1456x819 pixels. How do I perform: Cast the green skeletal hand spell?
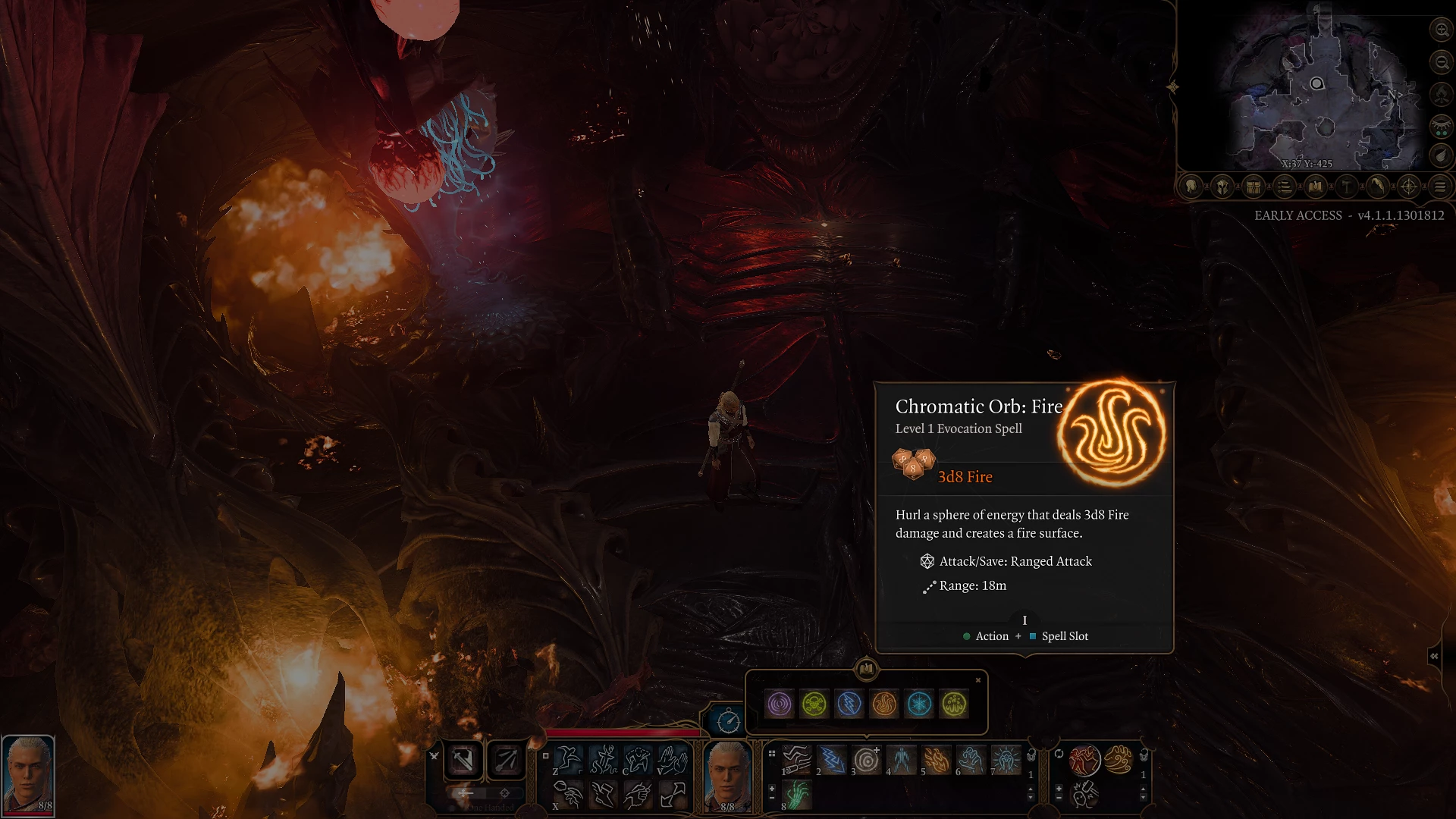(x=797, y=795)
